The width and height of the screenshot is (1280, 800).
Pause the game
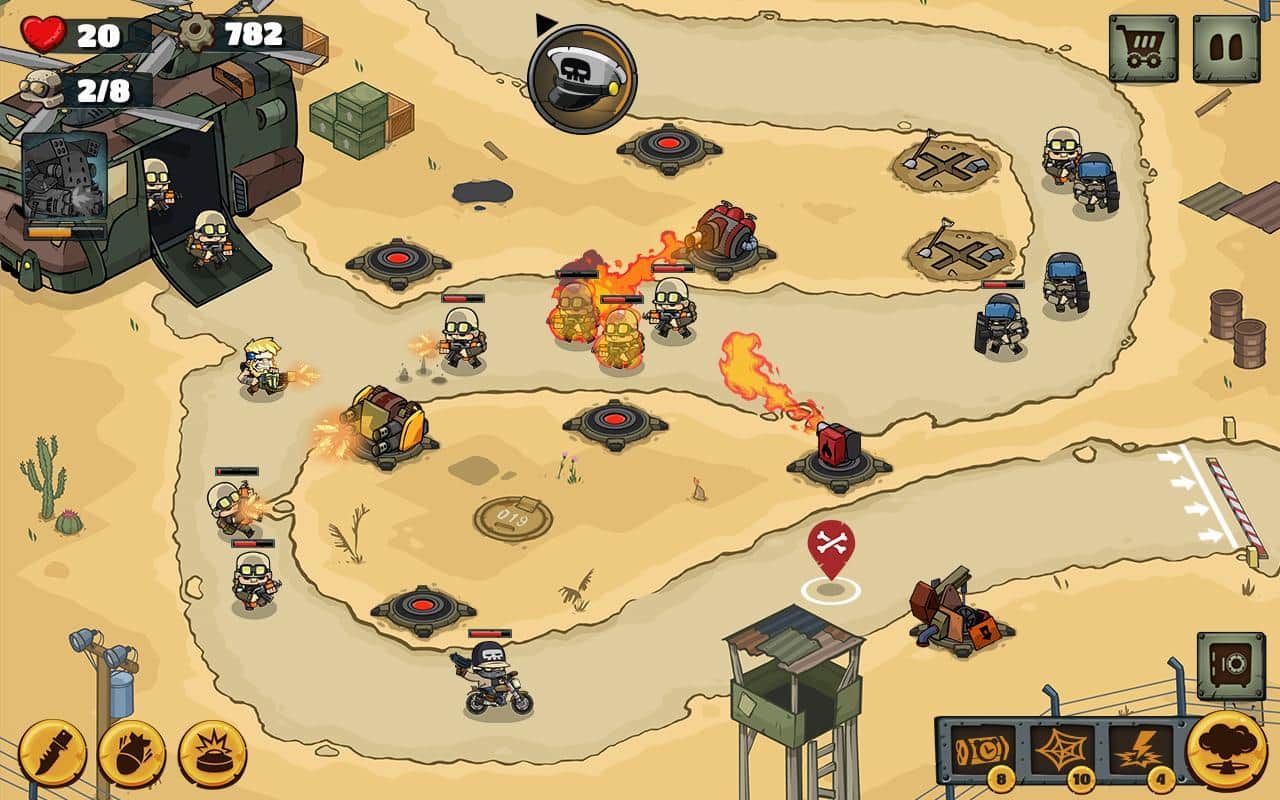click(x=1226, y=48)
